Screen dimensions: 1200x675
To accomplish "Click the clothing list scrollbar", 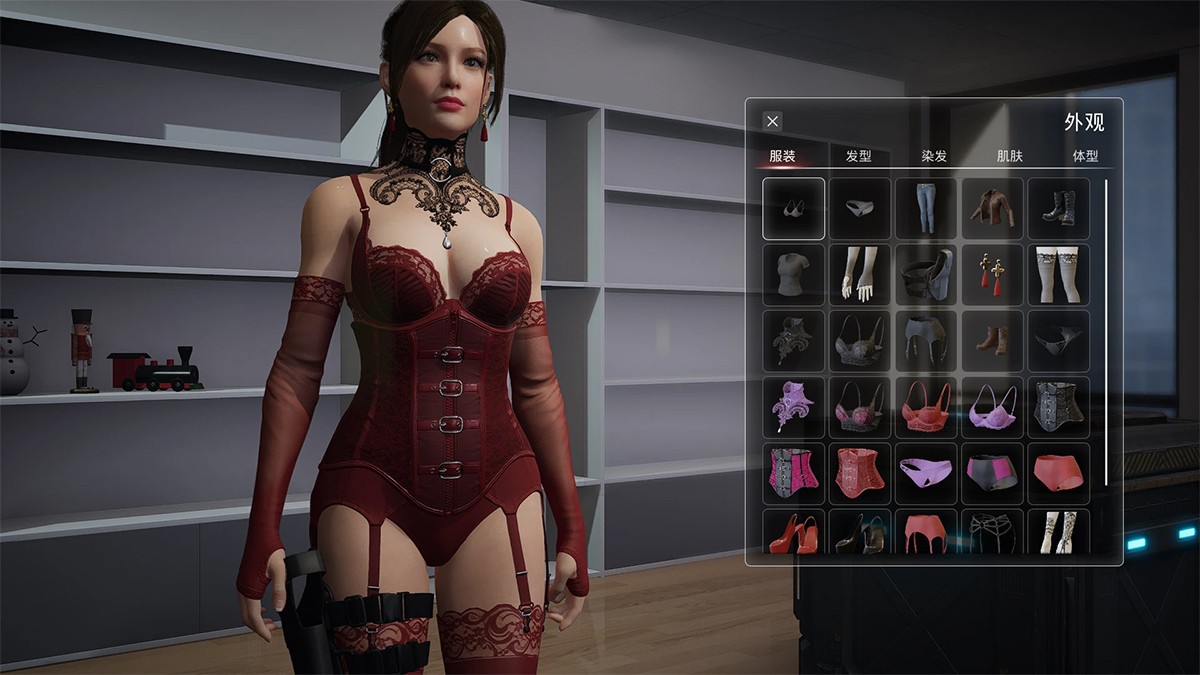I will pos(1106,332).
